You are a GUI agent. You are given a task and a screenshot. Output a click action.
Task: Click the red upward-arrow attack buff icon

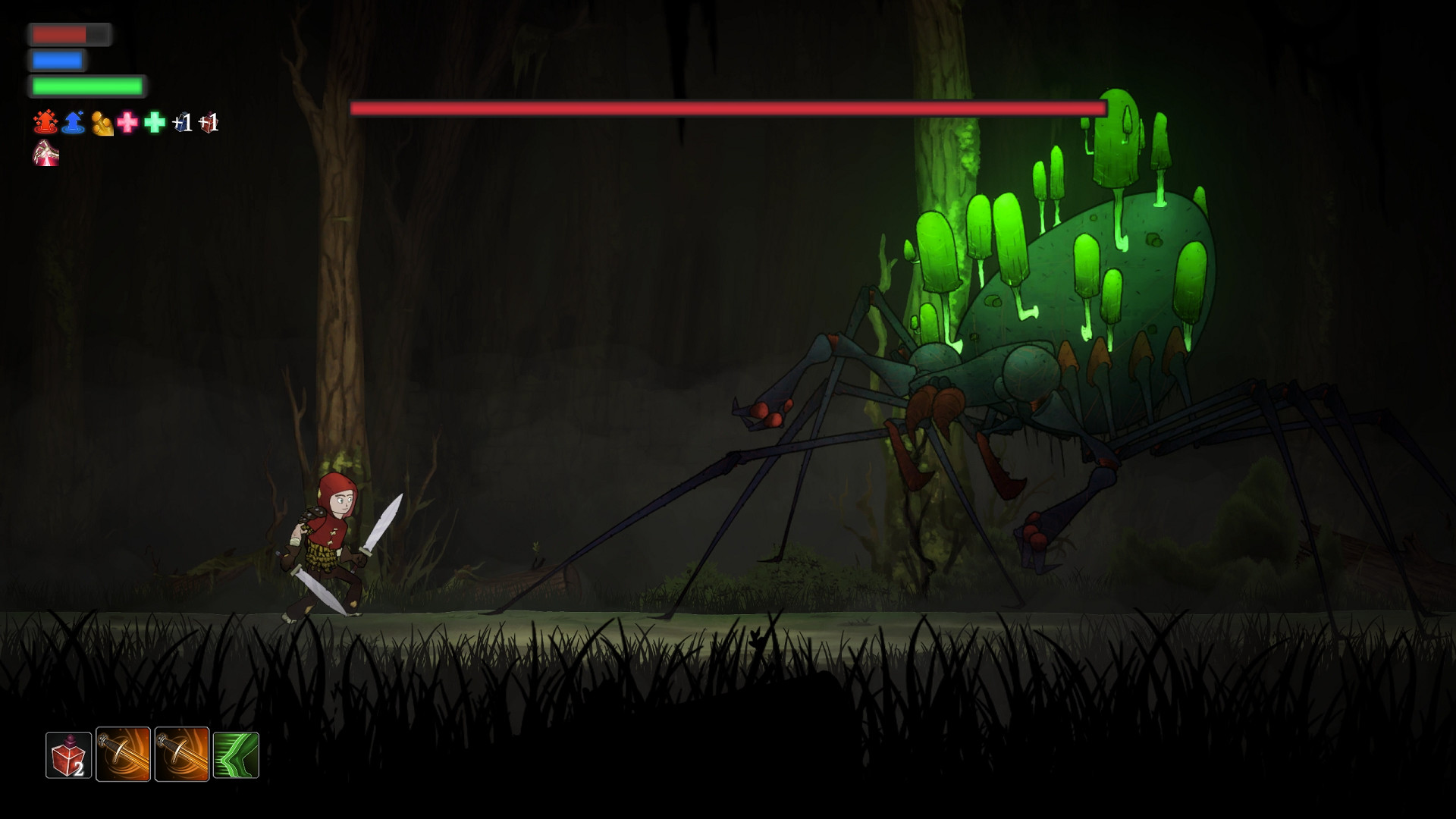tap(45, 121)
